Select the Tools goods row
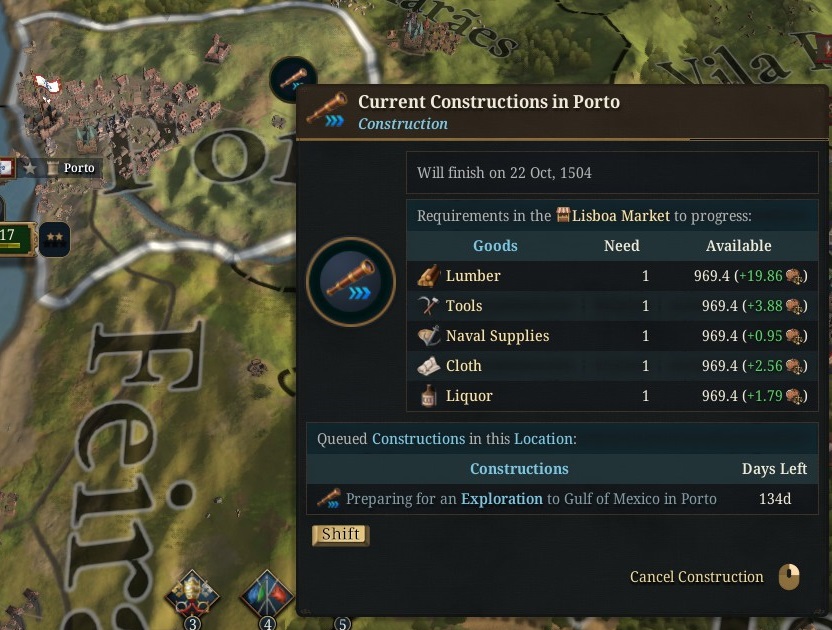This screenshot has width=832, height=630. click(x=612, y=306)
